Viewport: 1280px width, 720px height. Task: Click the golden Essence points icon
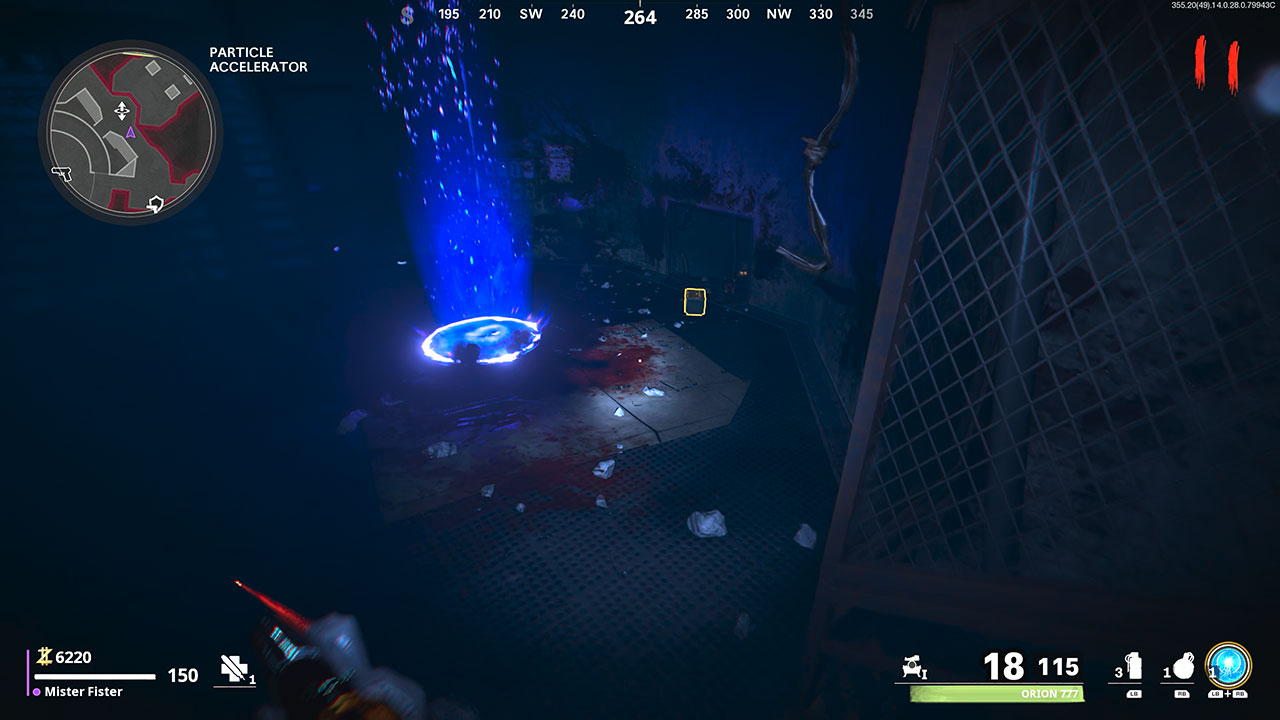click(46, 657)
